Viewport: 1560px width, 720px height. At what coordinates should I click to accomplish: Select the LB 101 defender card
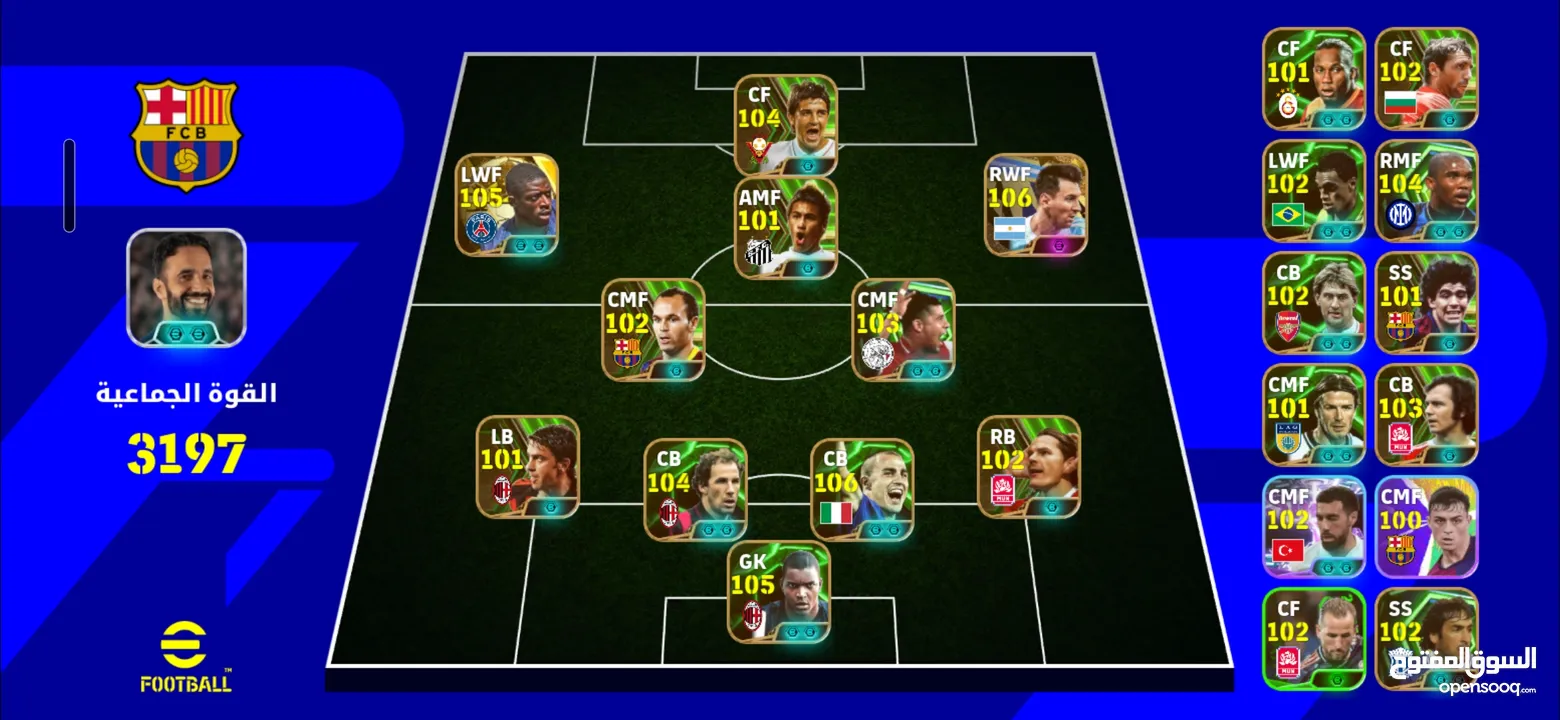pyautogui.click(x=527, y=467)
